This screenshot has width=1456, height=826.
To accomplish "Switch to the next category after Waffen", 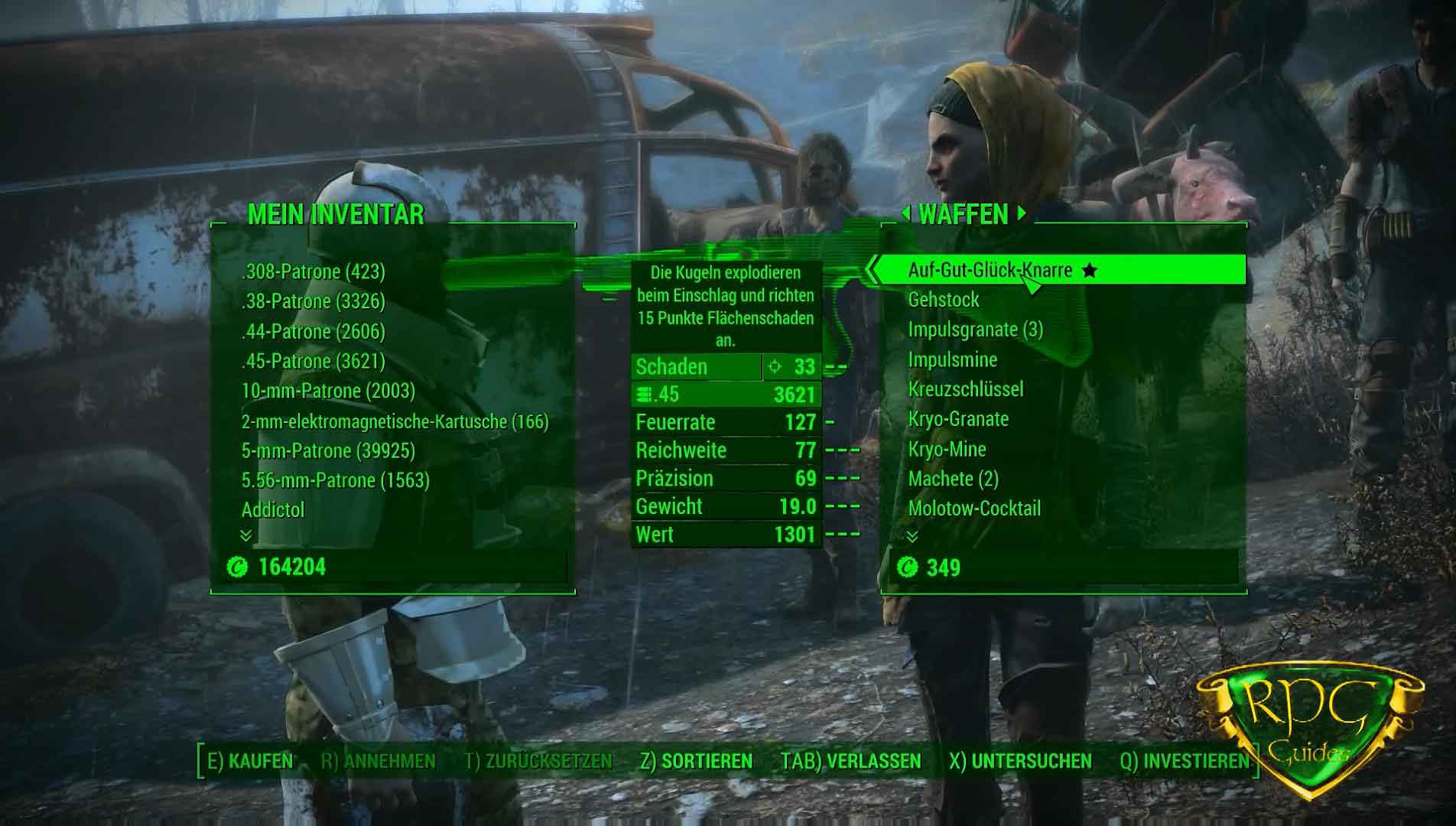I will (x=1022, y=214).
